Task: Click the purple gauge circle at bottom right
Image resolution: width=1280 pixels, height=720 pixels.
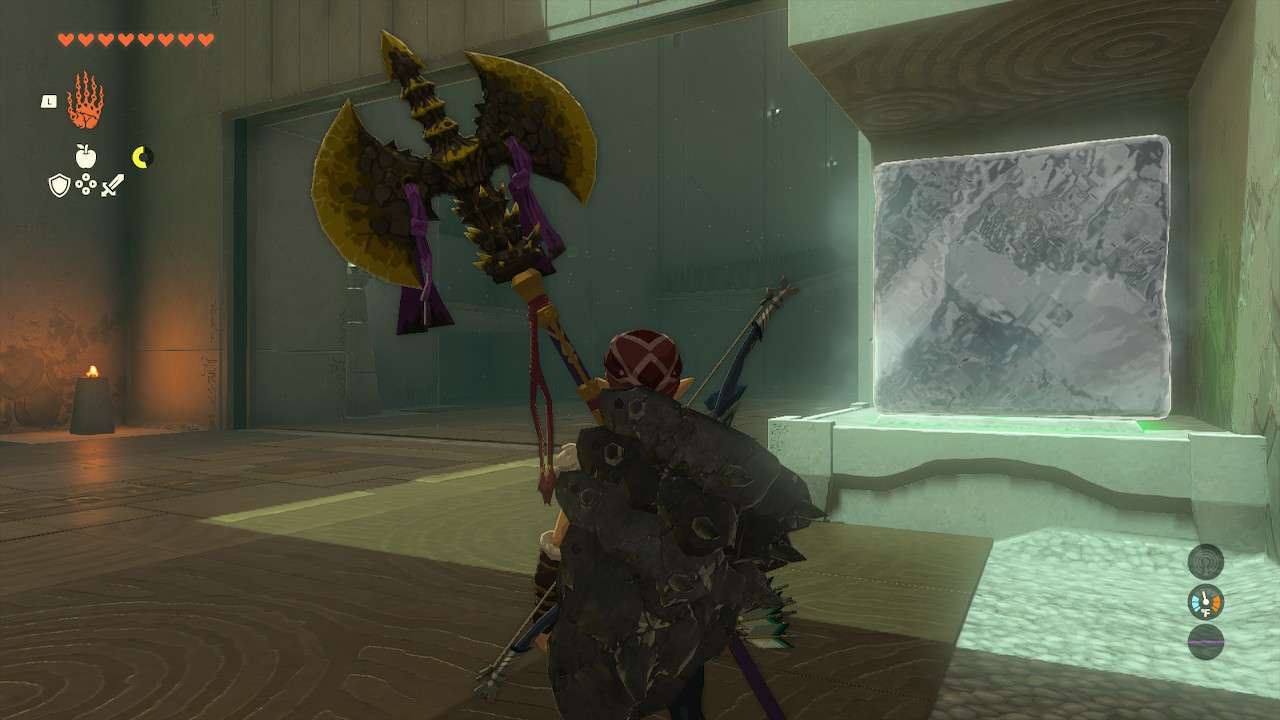Action: (x=1206, y=641)
